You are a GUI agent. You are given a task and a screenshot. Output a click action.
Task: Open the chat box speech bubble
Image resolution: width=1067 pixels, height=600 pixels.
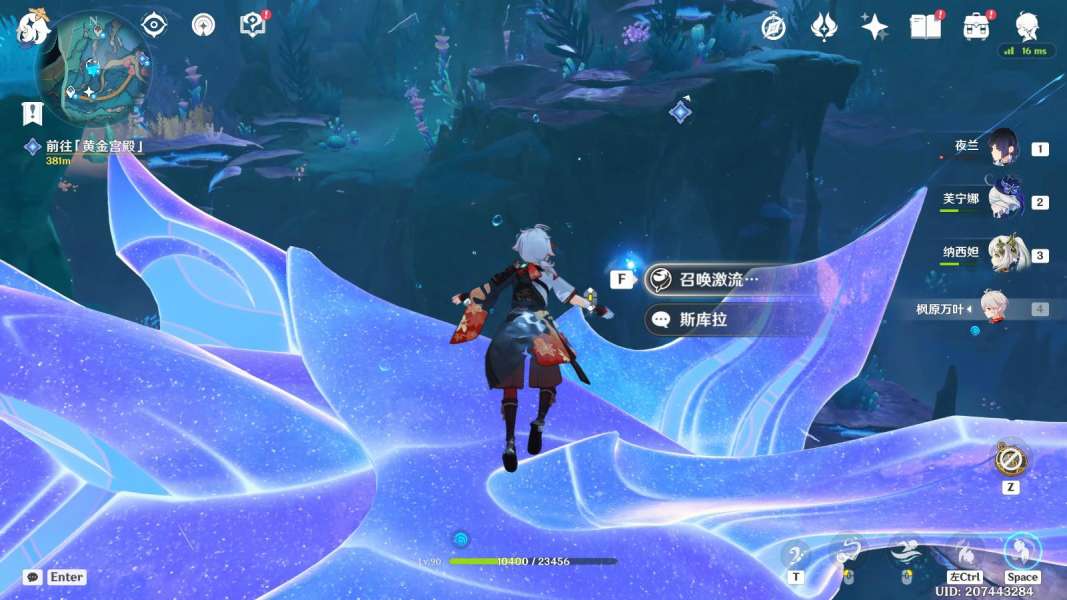point(33,577)
